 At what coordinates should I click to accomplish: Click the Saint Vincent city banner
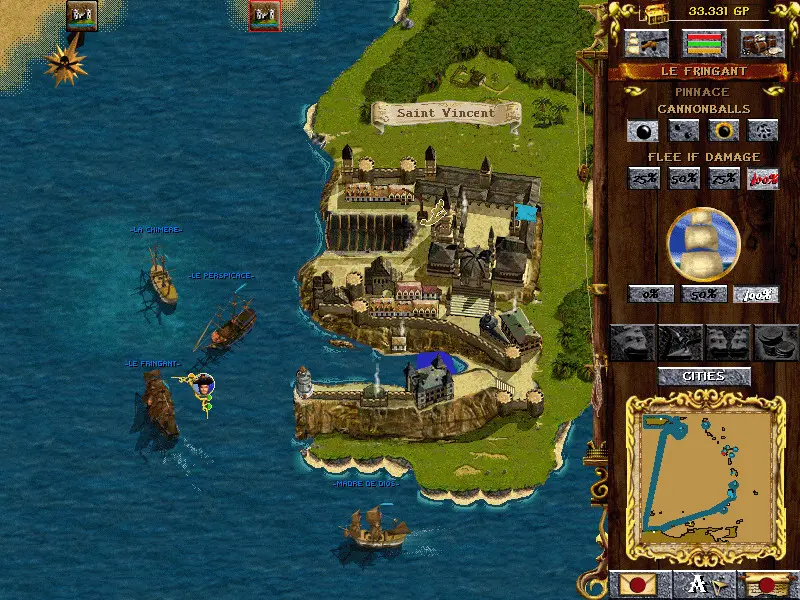coord(446,113)
